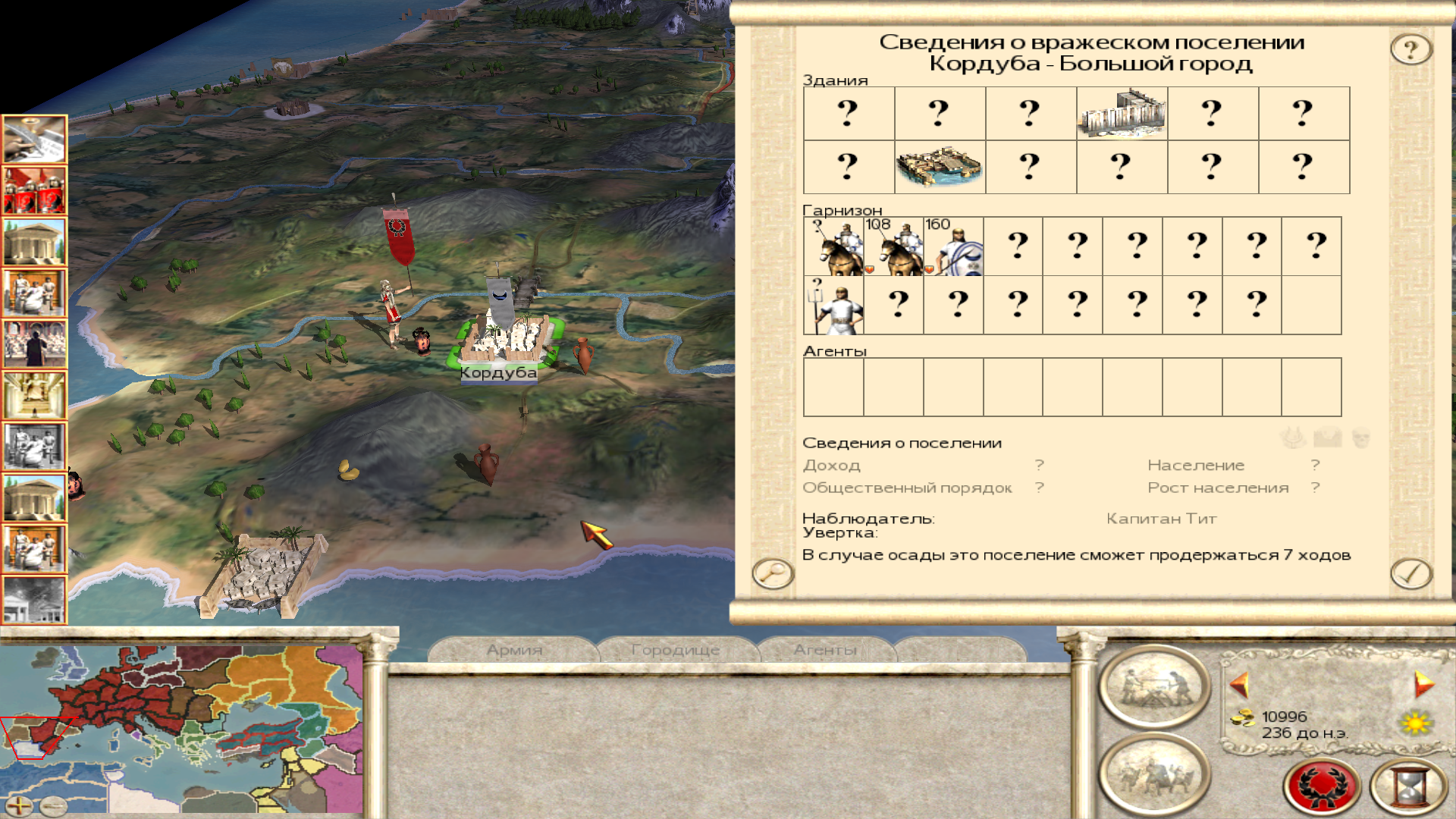Open the recruitment round button
The image size is (1456, 819).
[x=1154, y=773]
